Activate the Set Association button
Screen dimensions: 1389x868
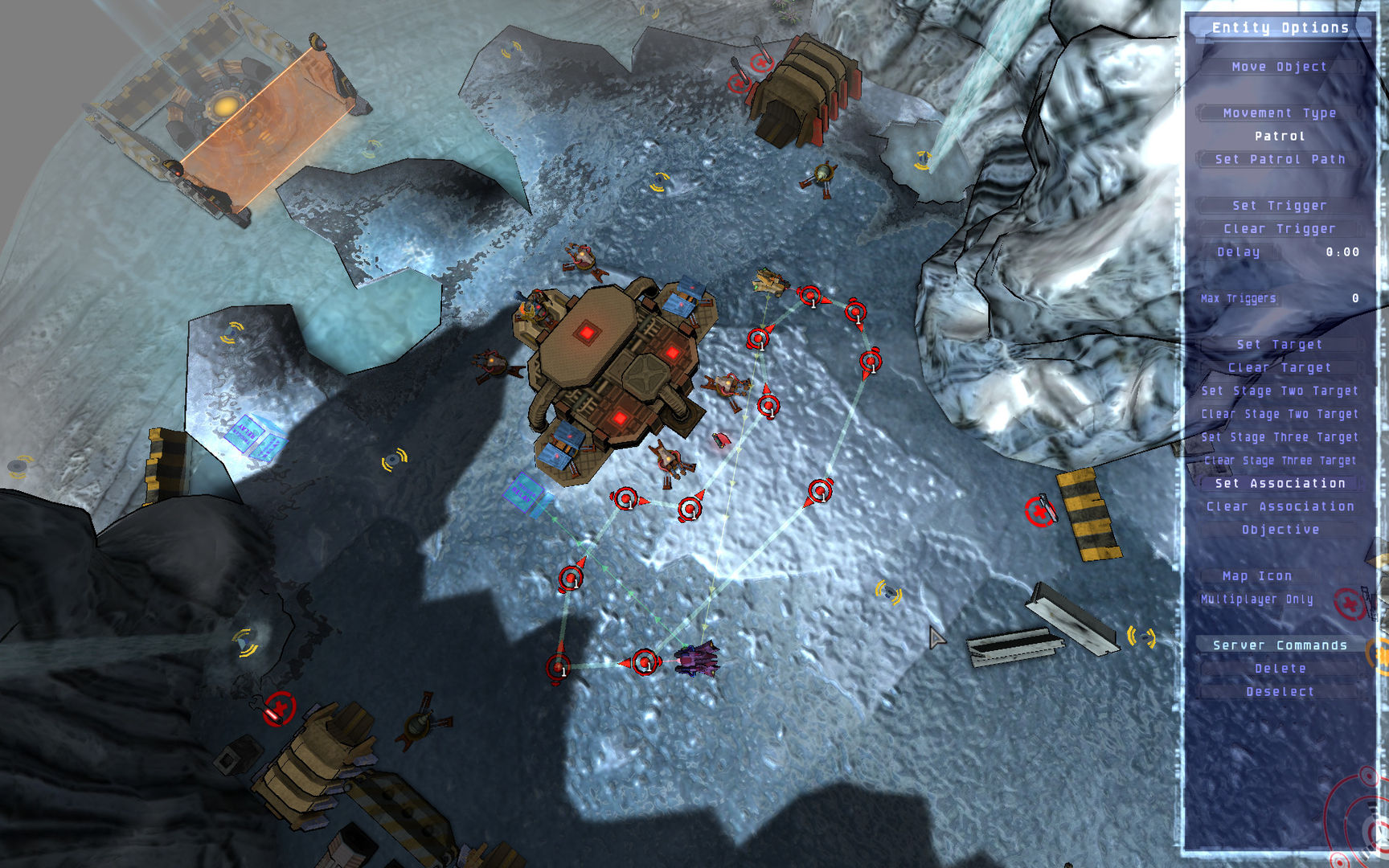coord(1279,484)
